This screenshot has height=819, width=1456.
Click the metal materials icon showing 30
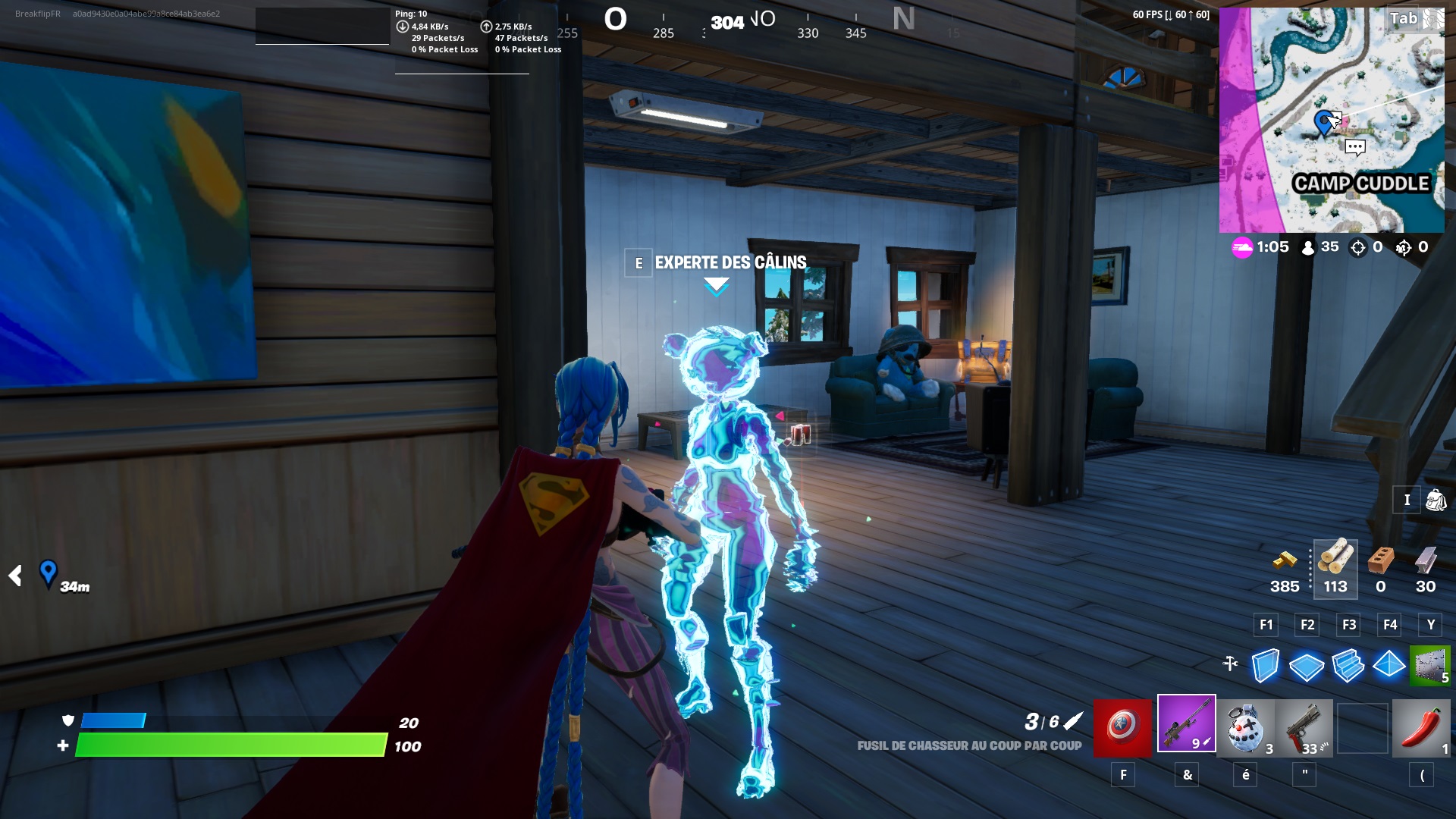pos(1424,565)
